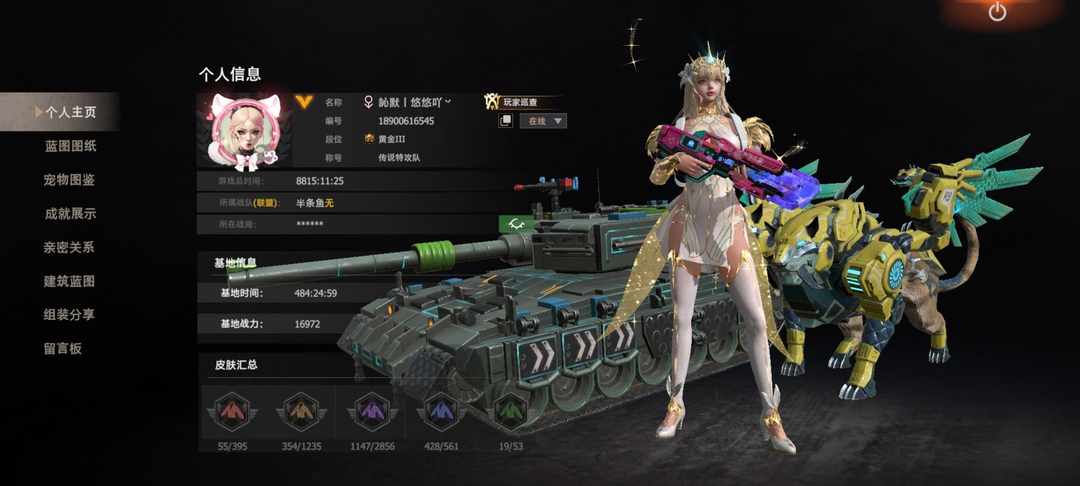Select the 组装分享 assembly share tab
1080x486 pixels.
(70, 314)
